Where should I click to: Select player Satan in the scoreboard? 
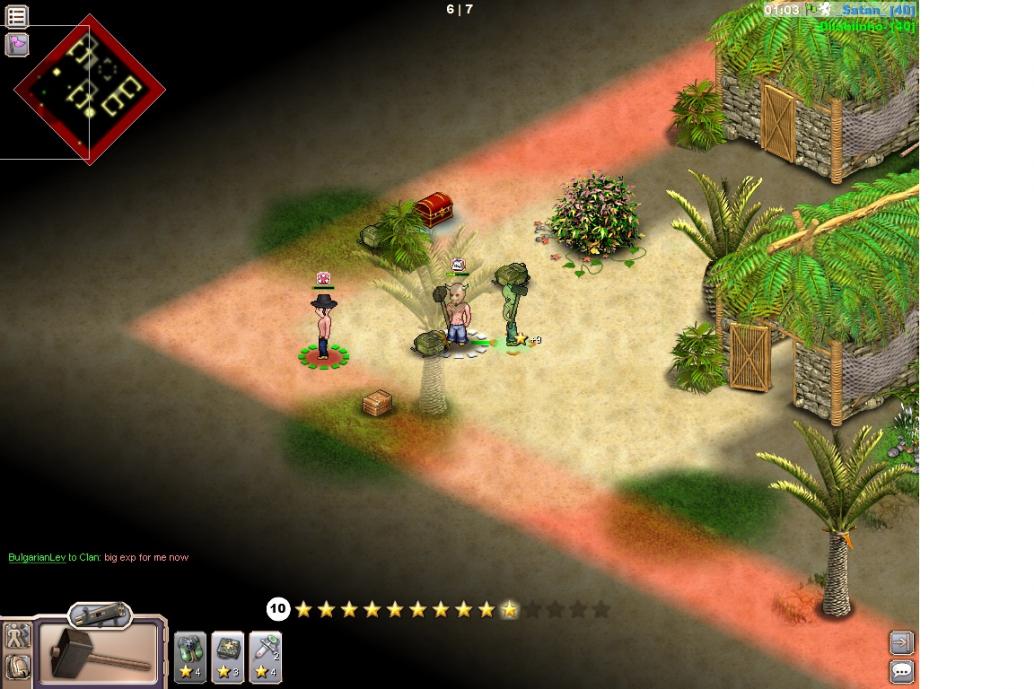(x=861, y=10)
